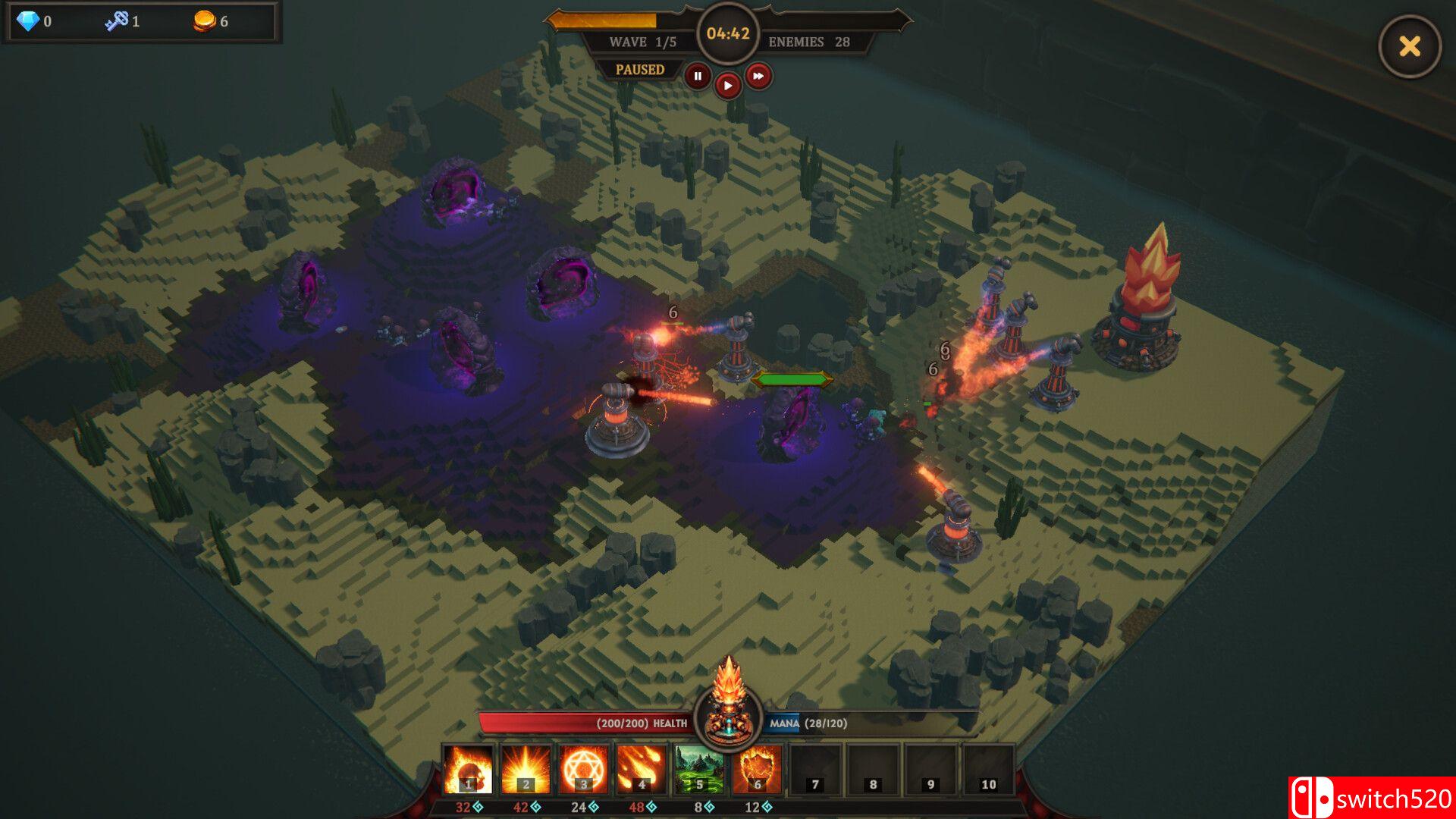Activate the flaming shield spell
The image size is (1456, 819).
(757, 769)
